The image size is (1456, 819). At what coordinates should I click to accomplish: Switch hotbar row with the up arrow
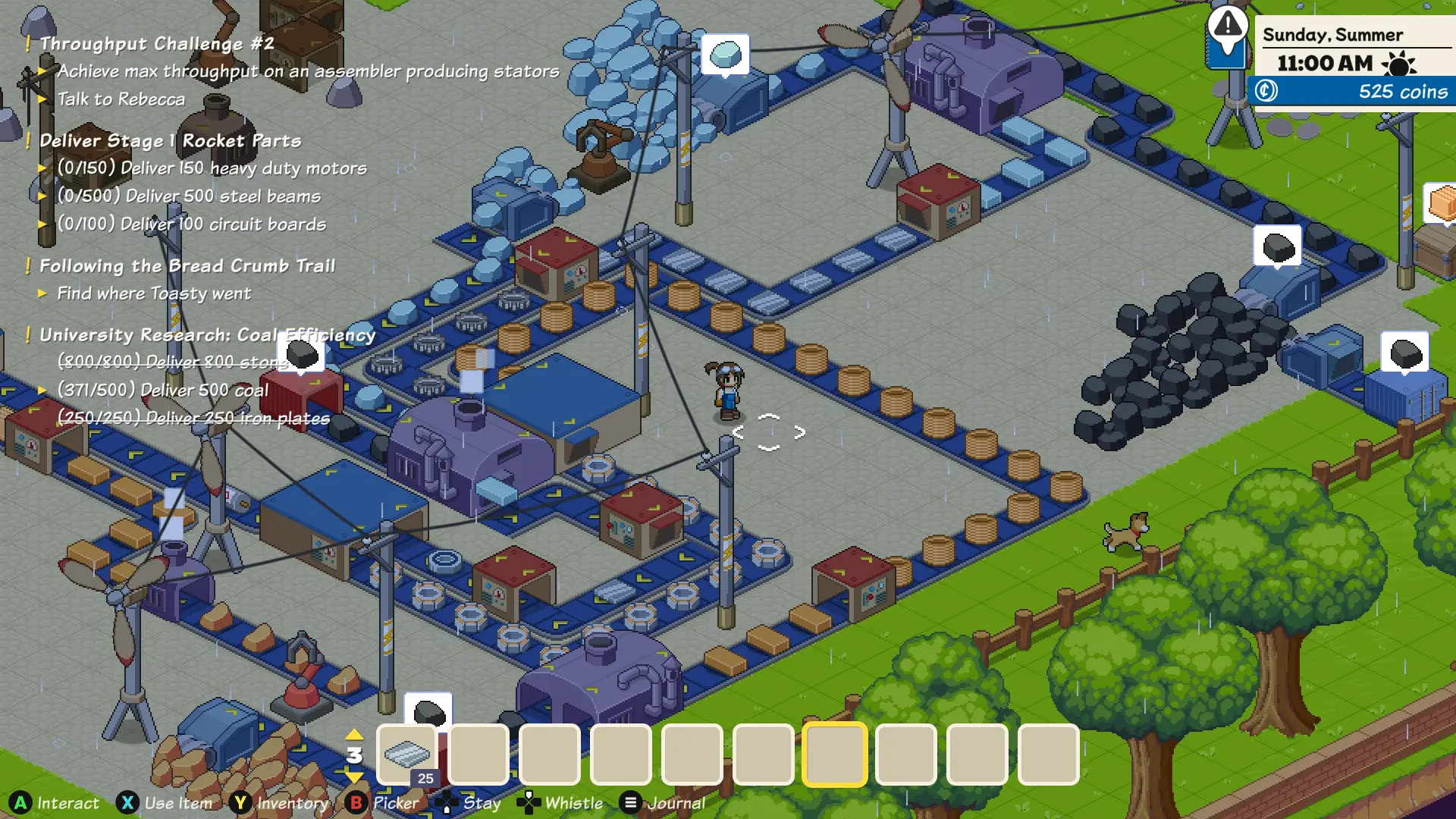[354, 734]
